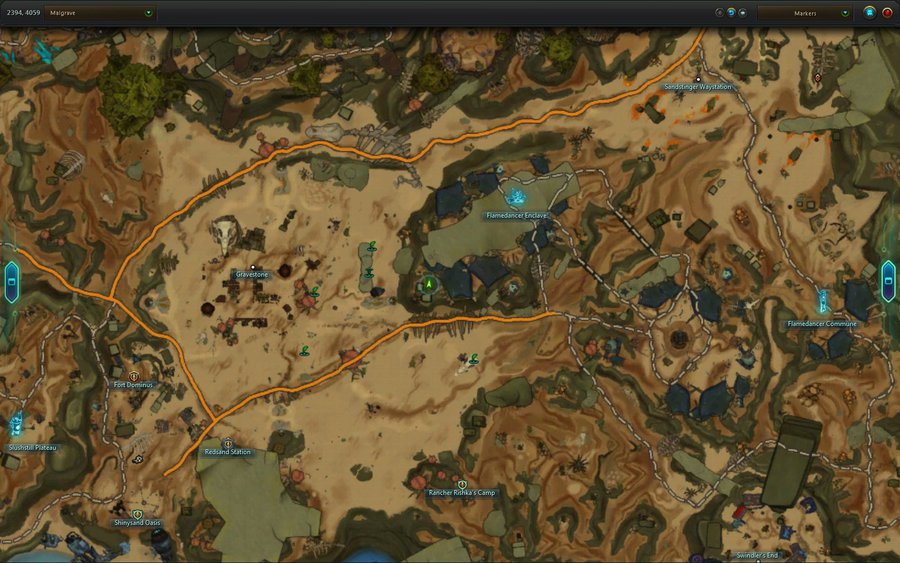Close the map with the red button
The width and height of the screenshot is (900, 563).
(x=887, y=13)
